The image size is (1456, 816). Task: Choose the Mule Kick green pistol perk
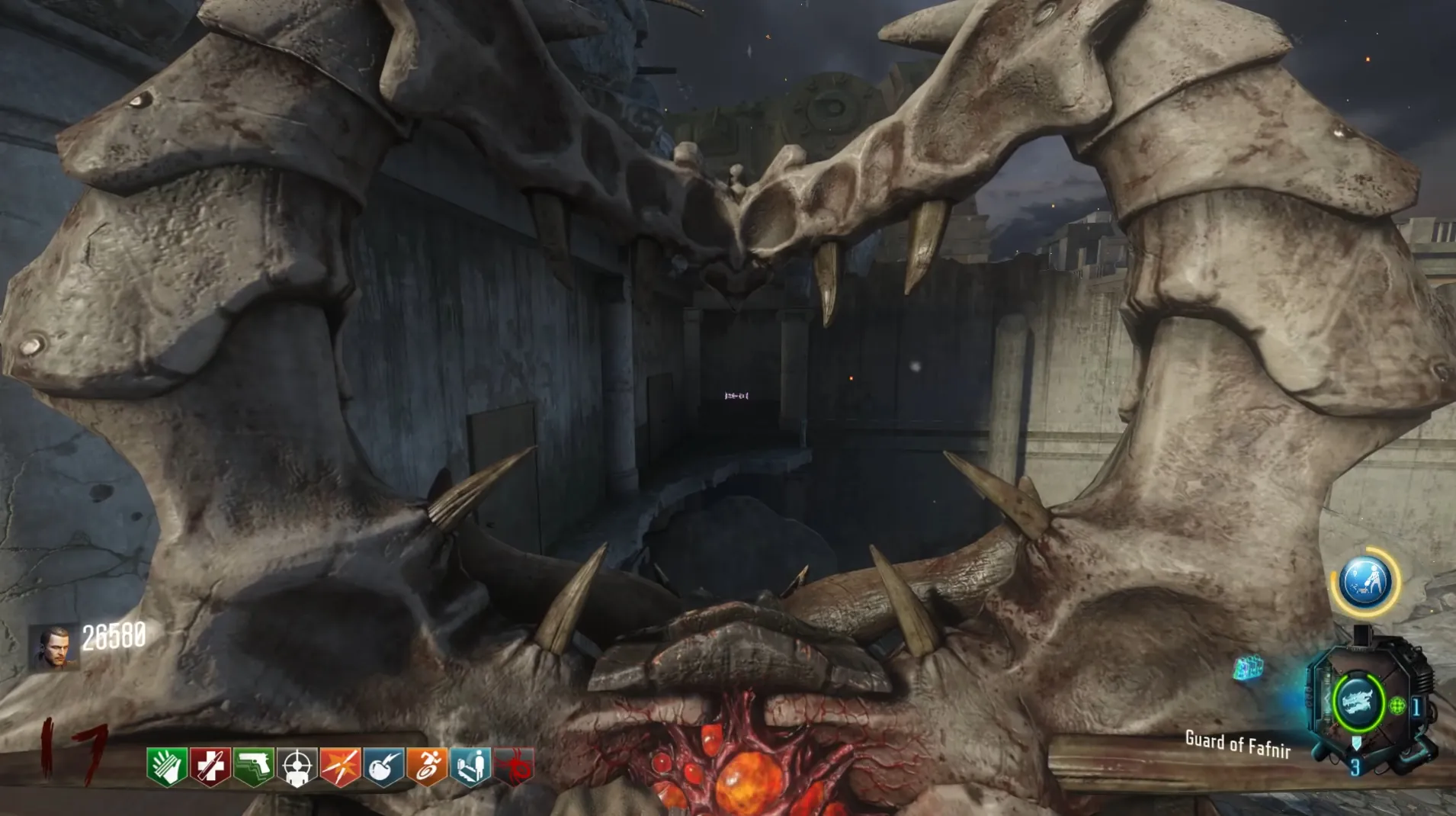tap(254, 766)
